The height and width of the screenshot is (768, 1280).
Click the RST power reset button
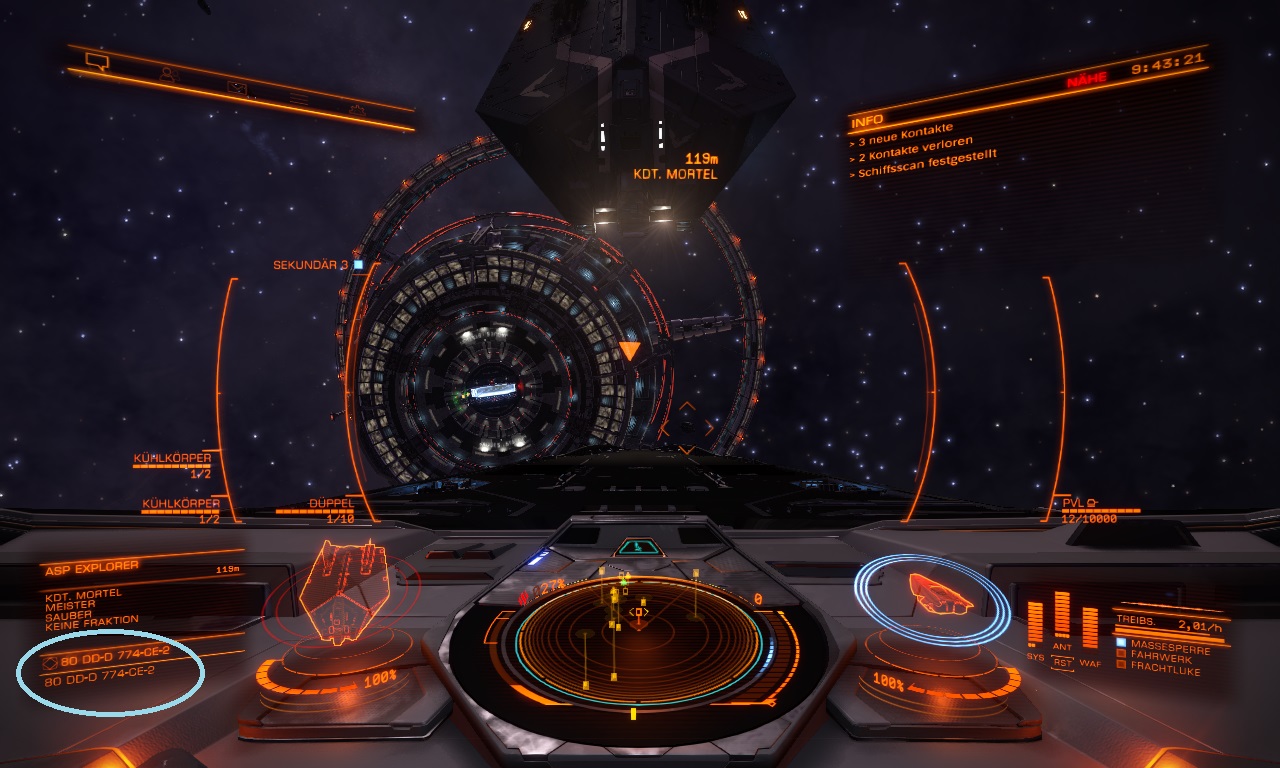(1062, 663)
